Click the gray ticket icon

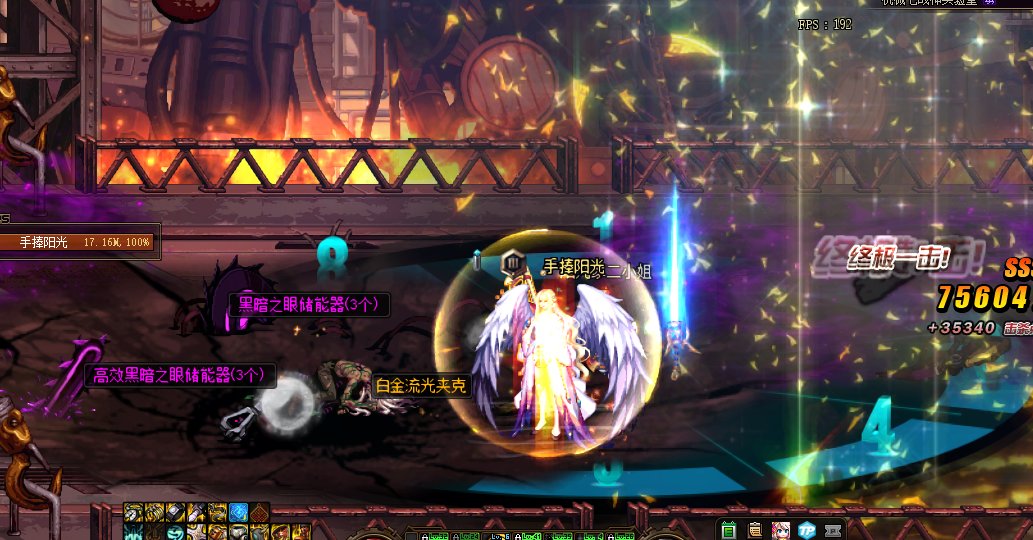[x=834, y=530]
